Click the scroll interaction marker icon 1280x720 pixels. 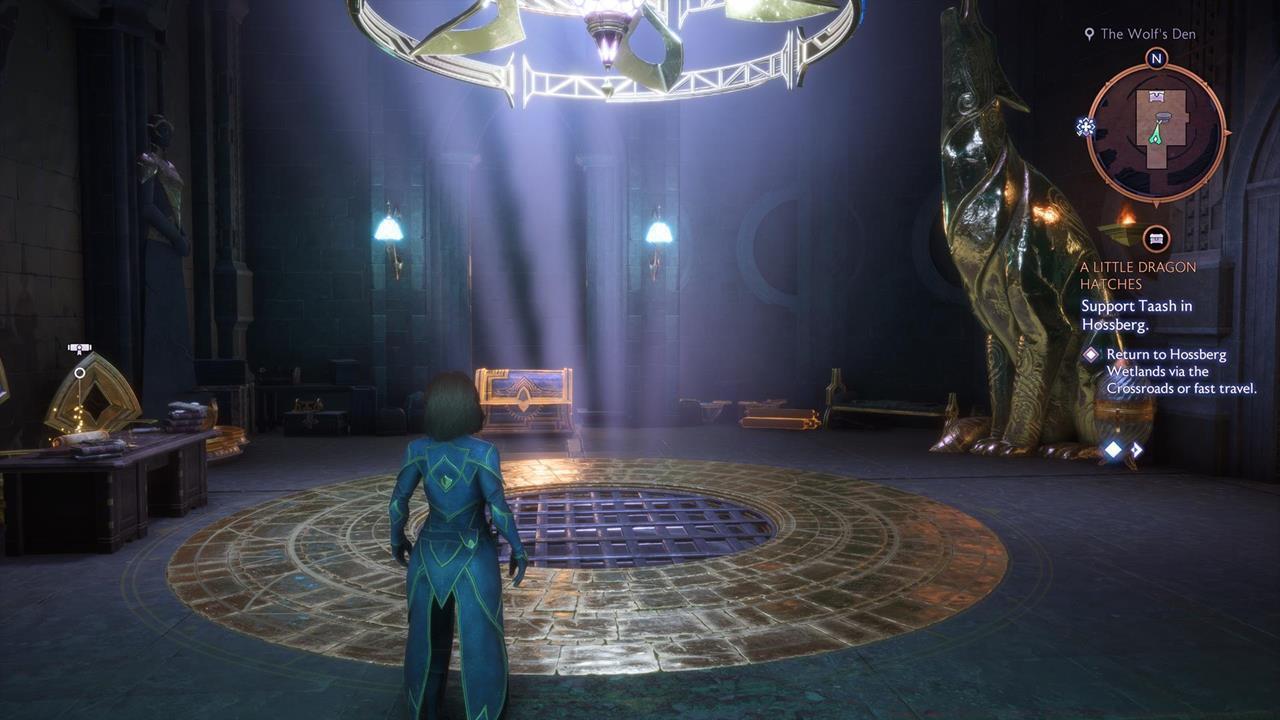coord(80,349)
